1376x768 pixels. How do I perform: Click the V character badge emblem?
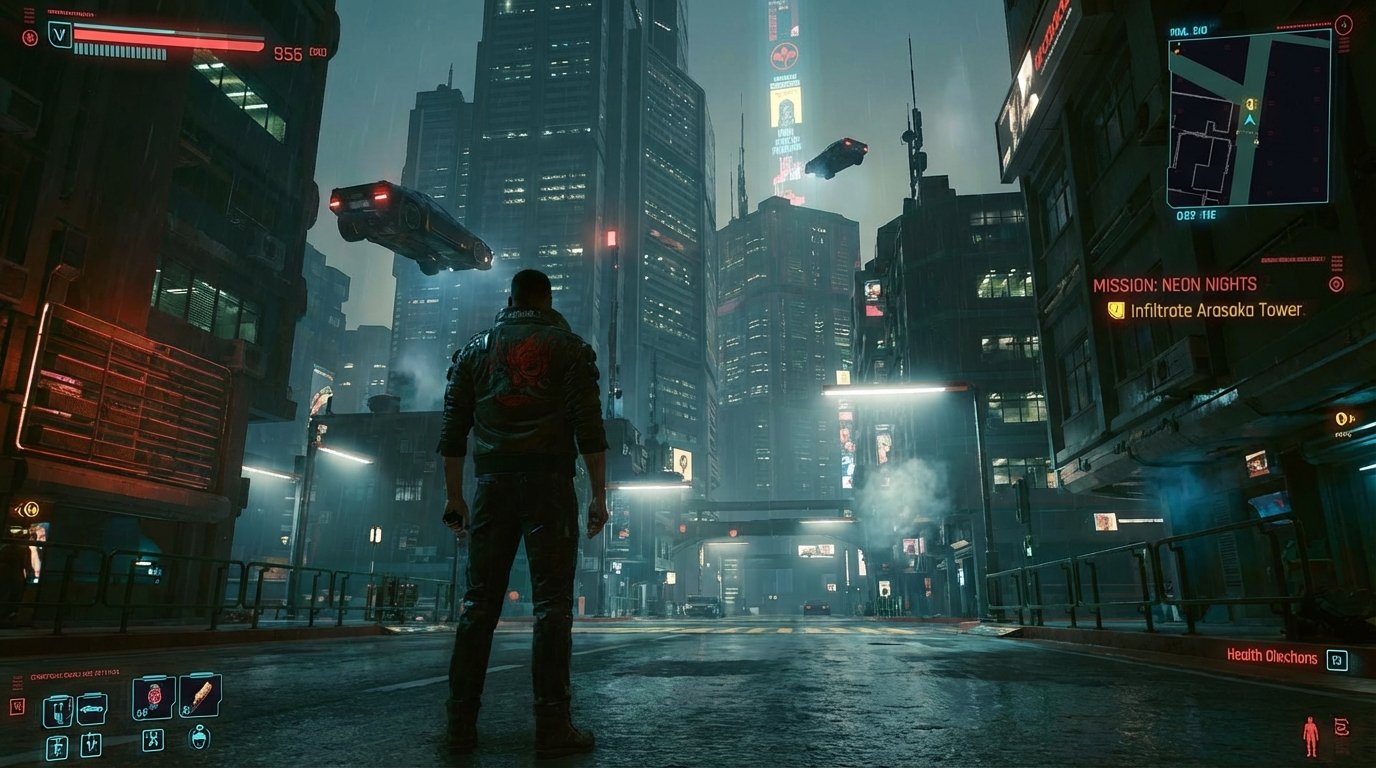58,33
